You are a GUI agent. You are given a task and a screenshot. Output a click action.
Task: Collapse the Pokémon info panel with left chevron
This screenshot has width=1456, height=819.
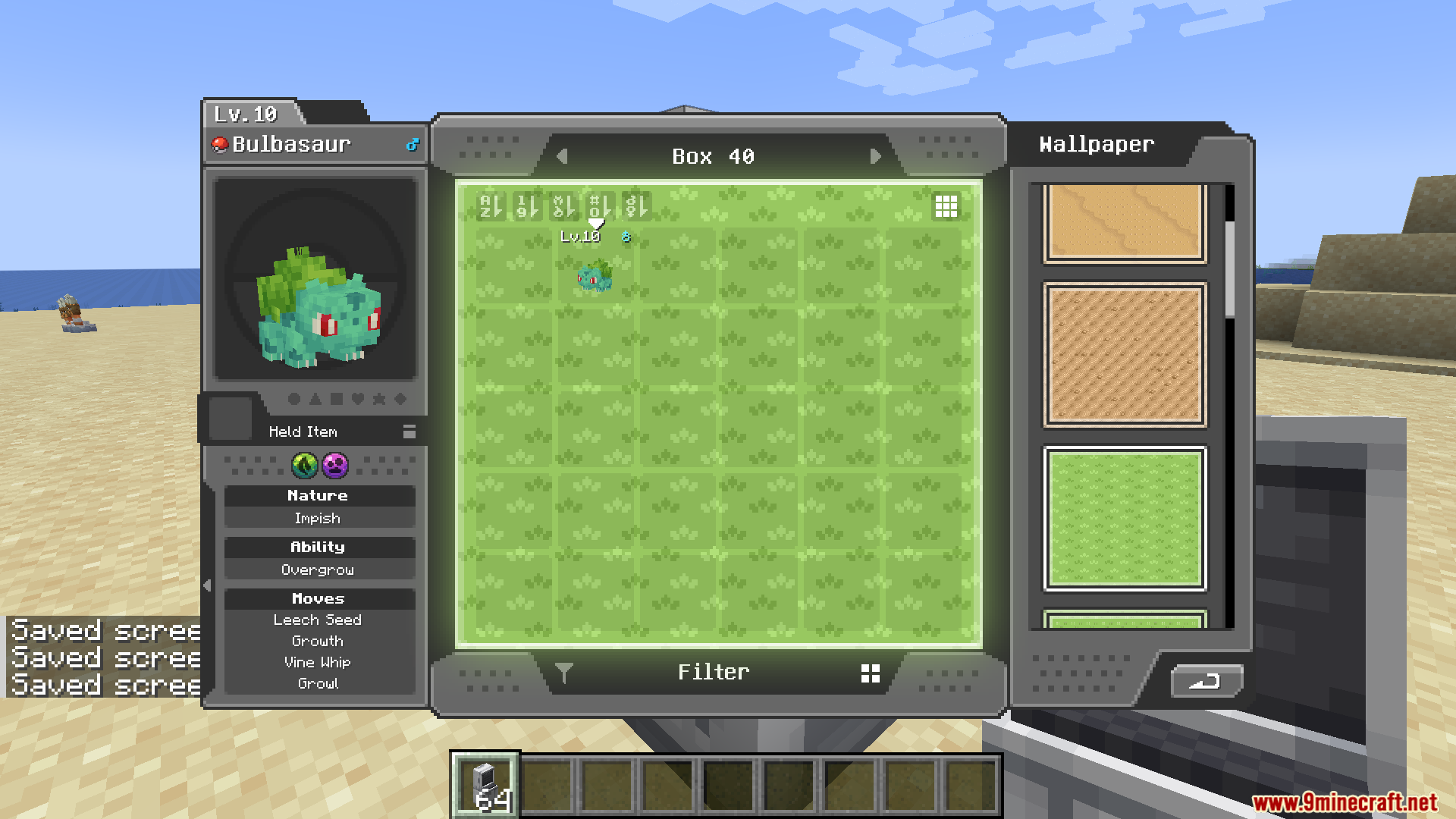pyautogui.click(x=207, y=584)
